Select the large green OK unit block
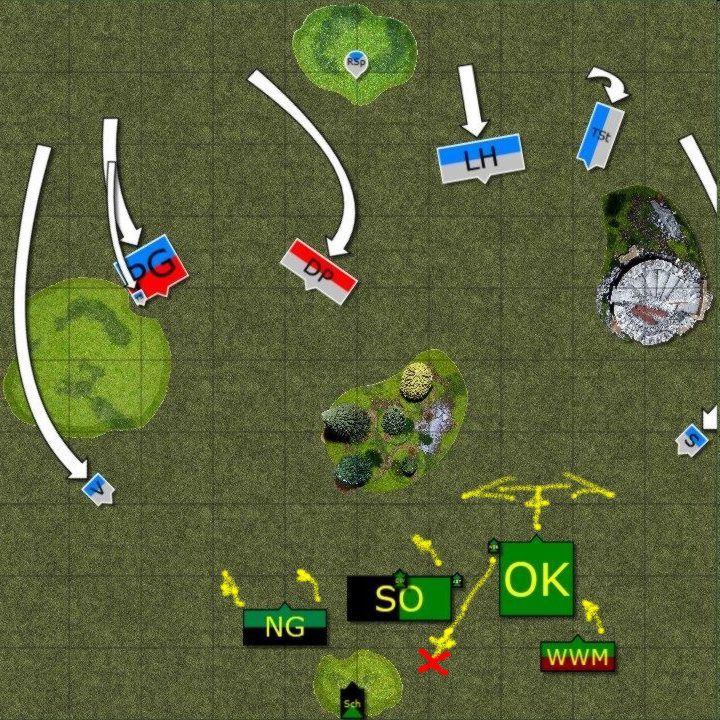 (537, 579)
